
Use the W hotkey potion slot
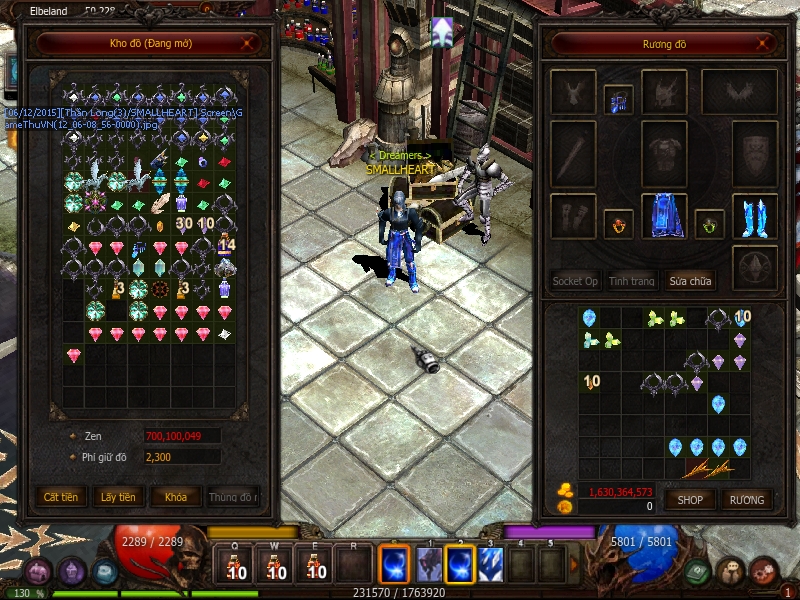click(274, 565)
